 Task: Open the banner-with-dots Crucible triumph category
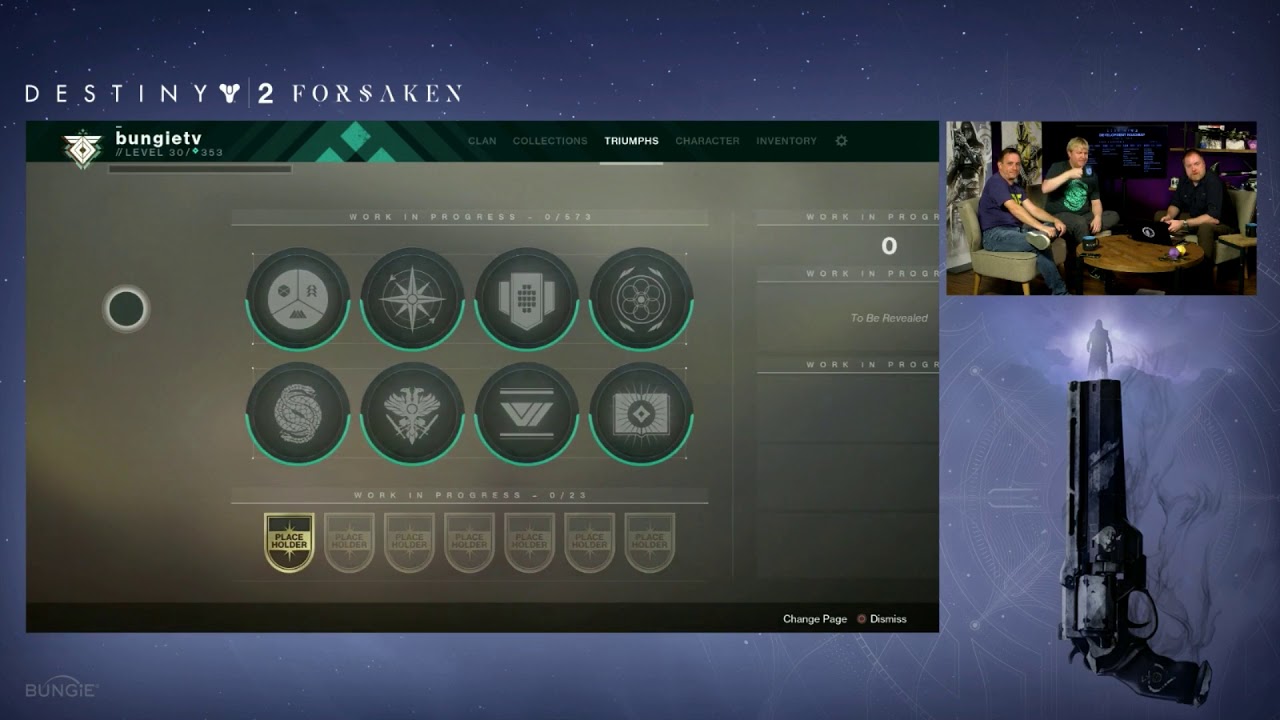pos(525,297)
